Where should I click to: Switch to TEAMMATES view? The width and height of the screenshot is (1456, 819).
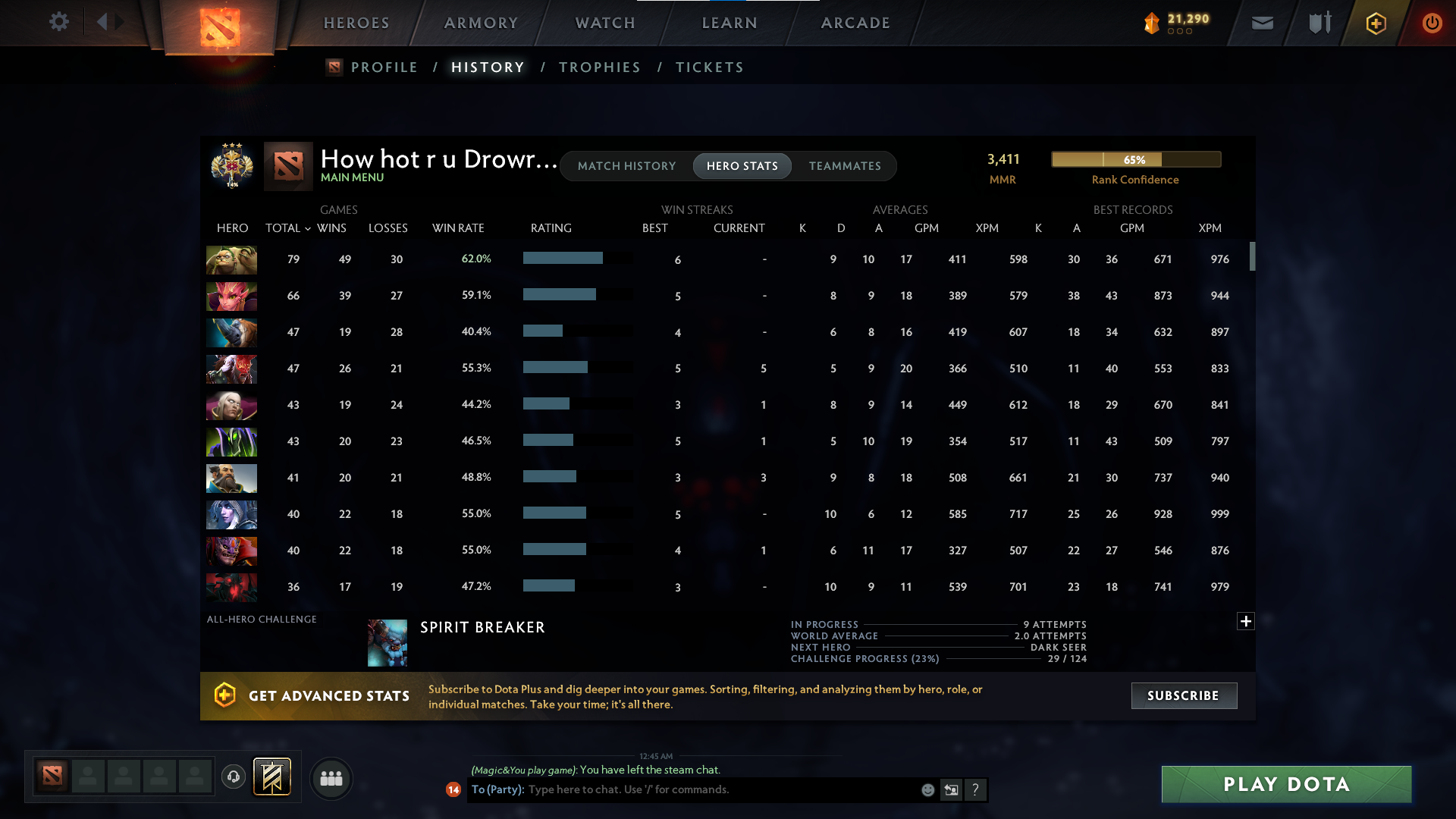pyautogui.click(x=845, y=165)
